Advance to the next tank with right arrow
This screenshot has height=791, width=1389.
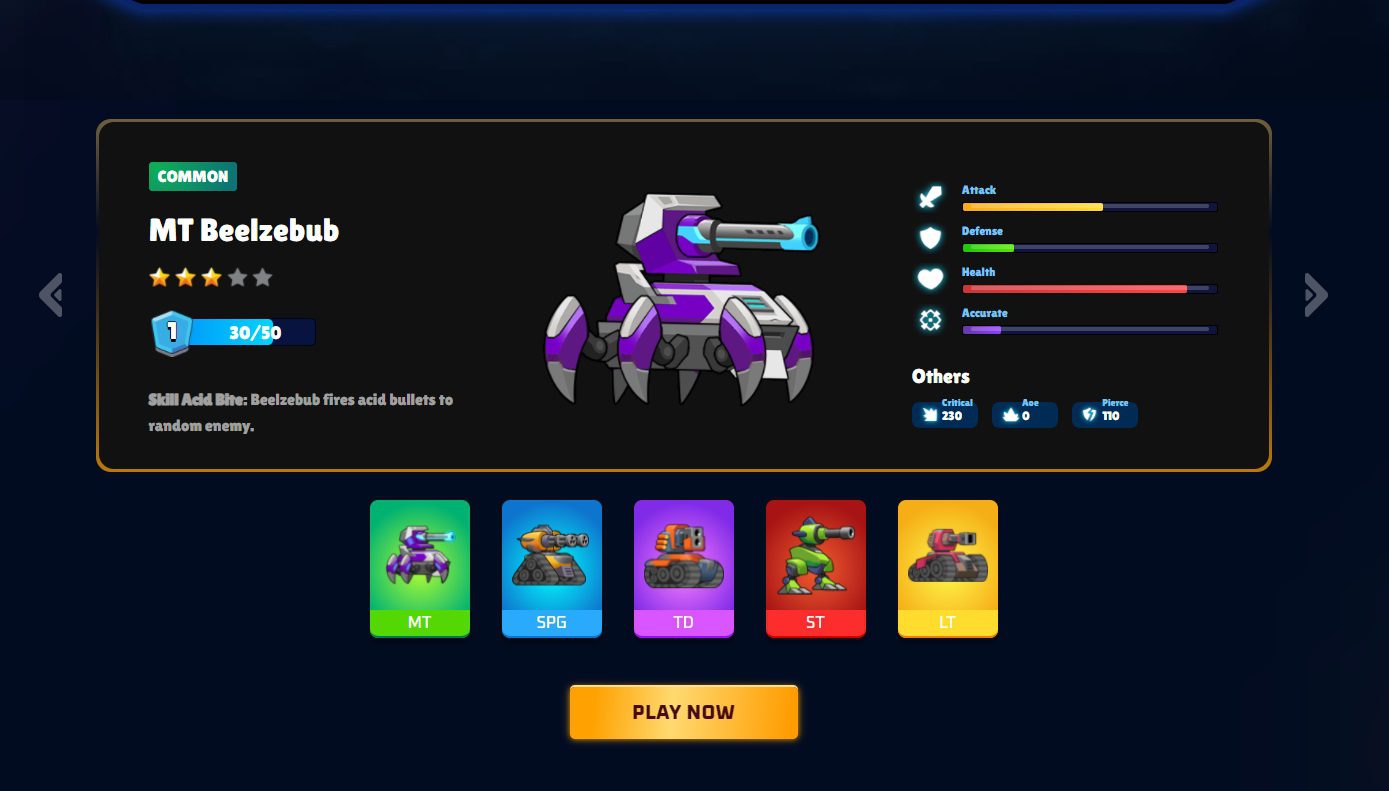(1316, 295)
